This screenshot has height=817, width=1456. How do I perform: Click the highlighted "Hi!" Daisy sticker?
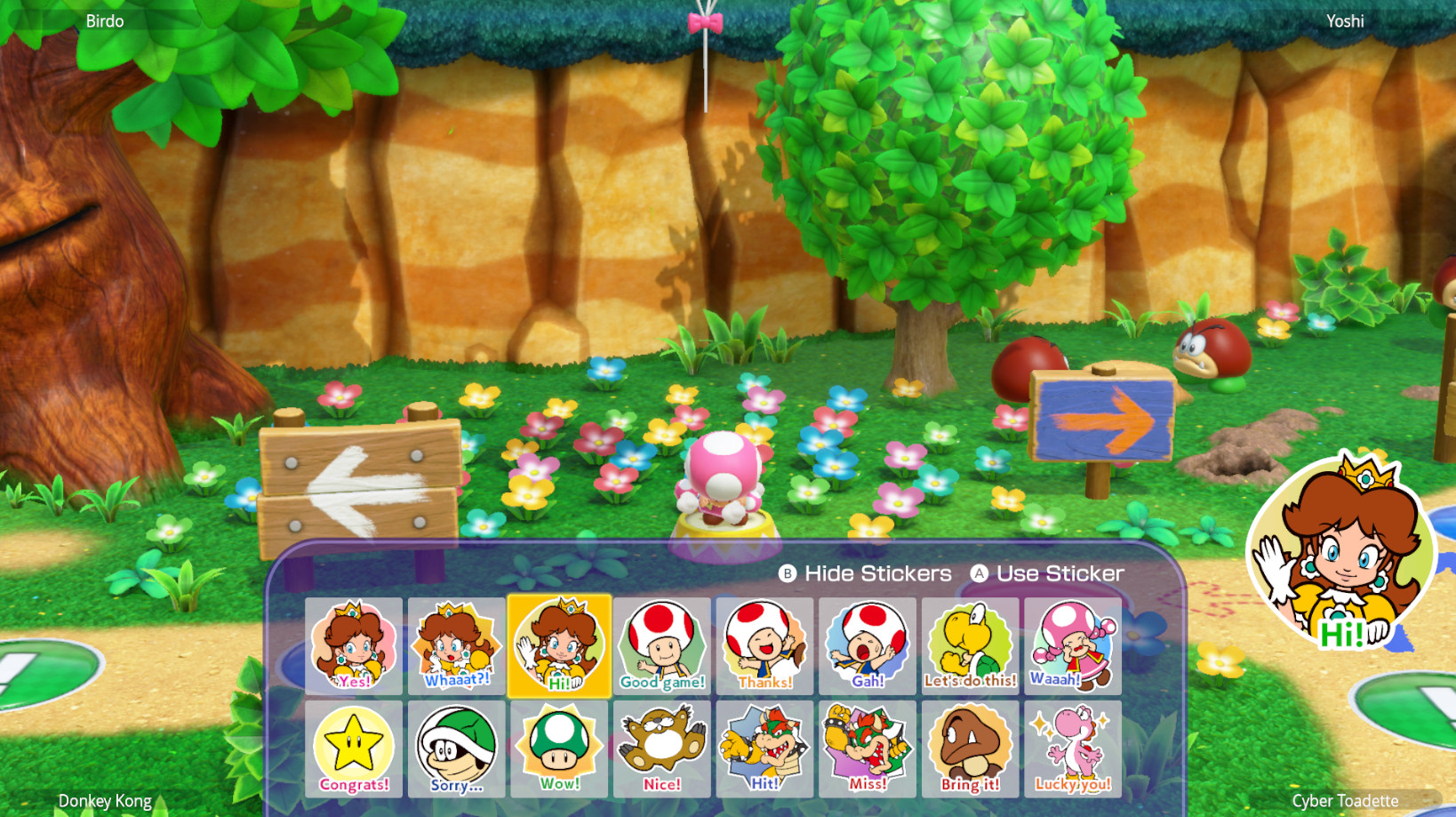pos(559,646)
